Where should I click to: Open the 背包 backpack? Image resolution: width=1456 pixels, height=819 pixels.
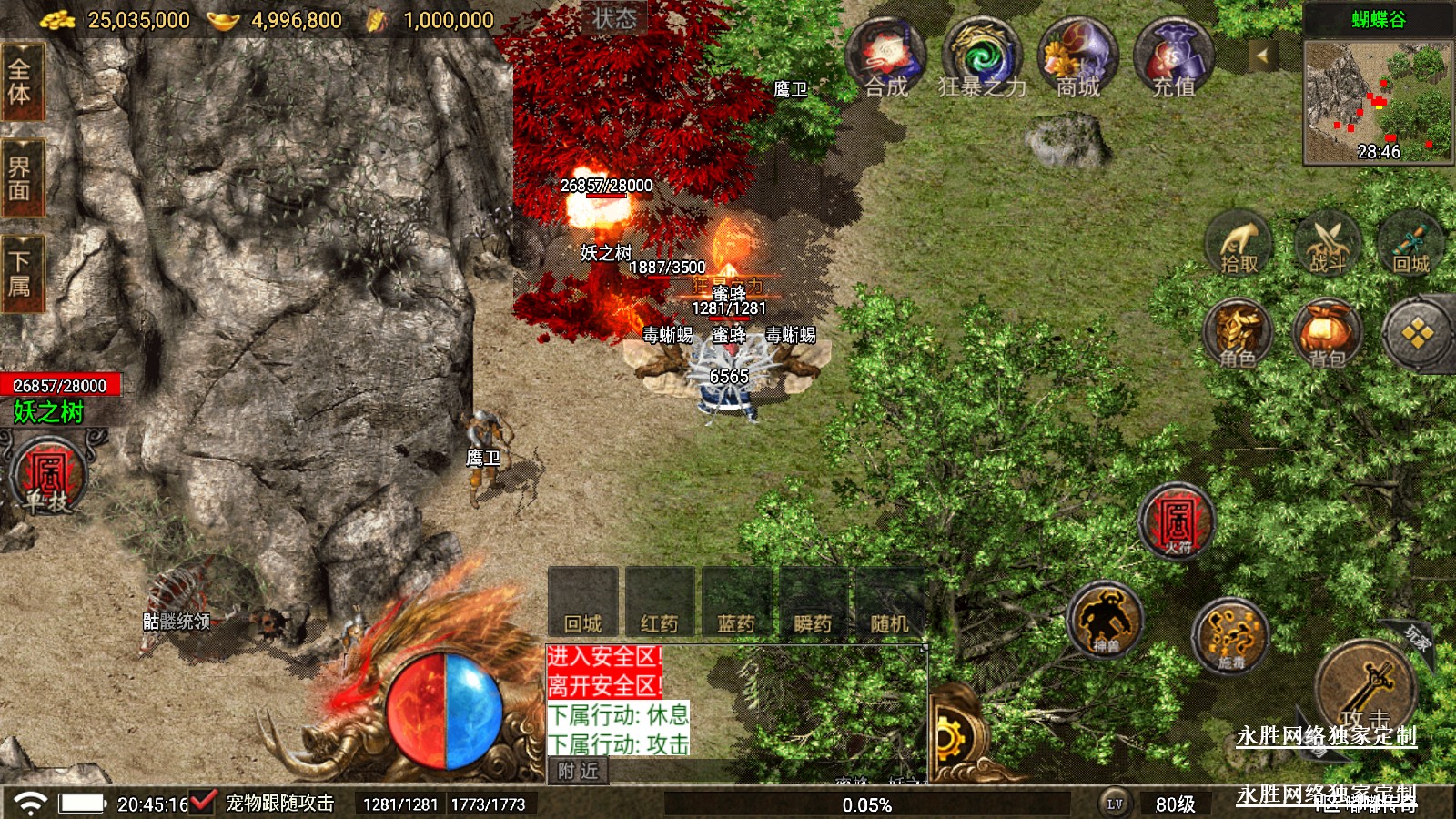point(1327,334)
